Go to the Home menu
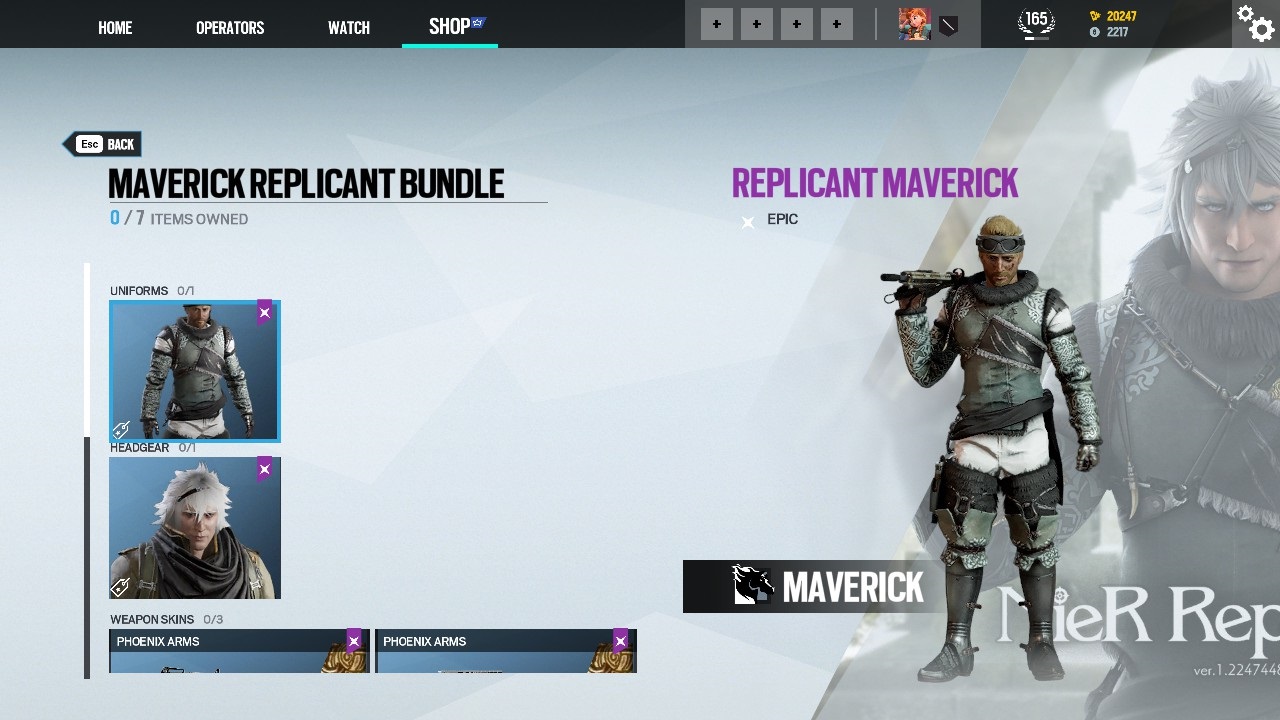The image size is (1280, 720). (114, 27)
